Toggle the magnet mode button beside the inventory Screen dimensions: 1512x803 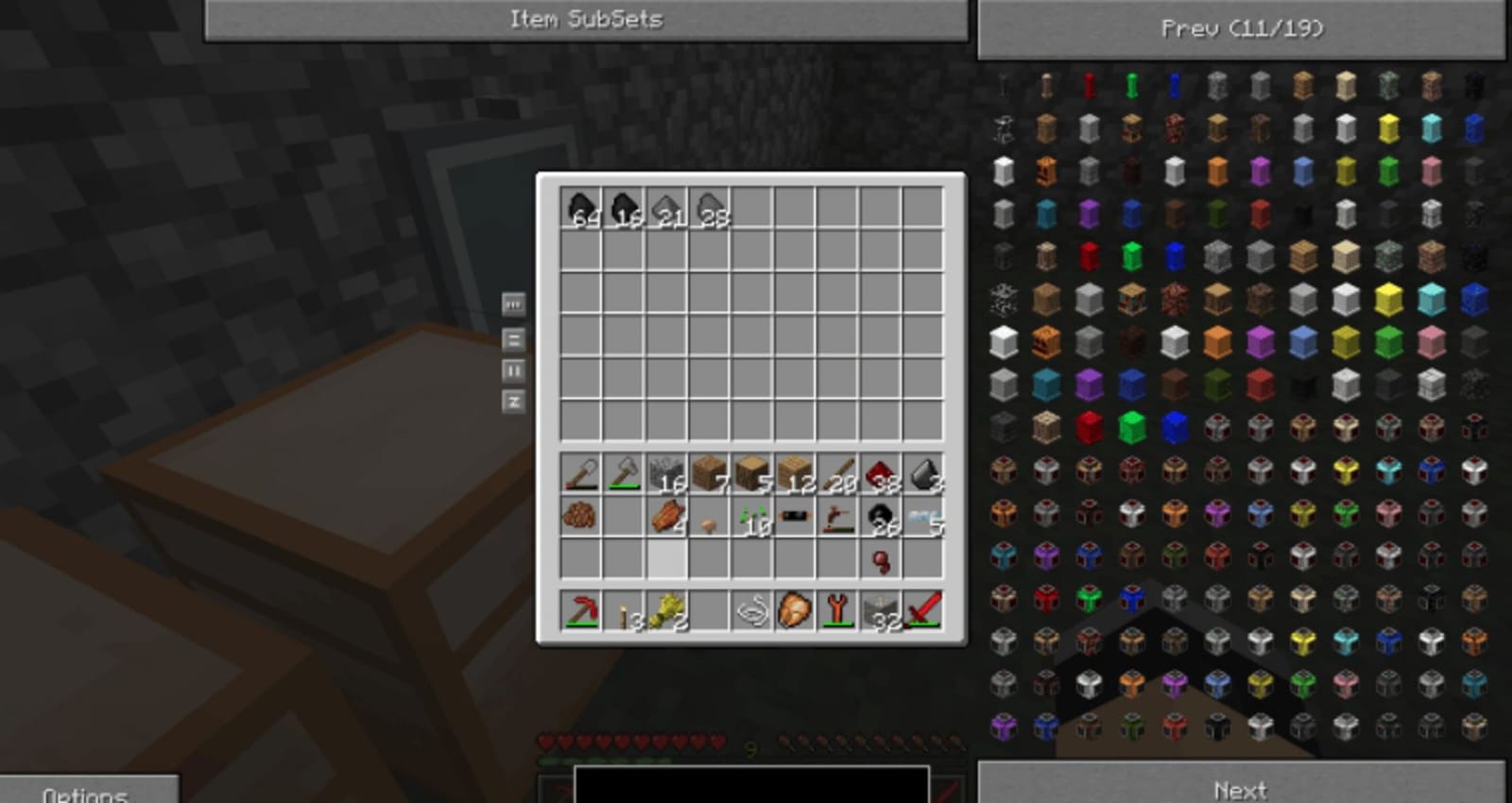point(514,337)
